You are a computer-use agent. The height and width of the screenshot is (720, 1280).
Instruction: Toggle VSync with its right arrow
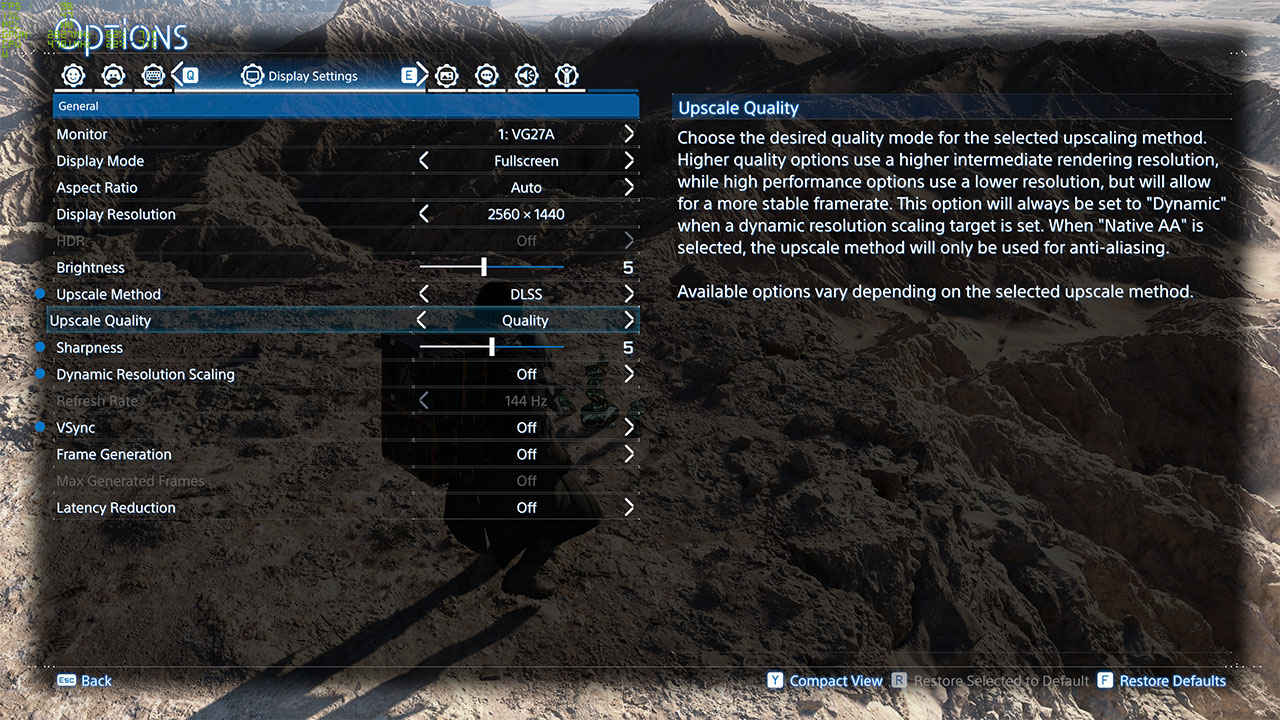[x=629, y=427]
